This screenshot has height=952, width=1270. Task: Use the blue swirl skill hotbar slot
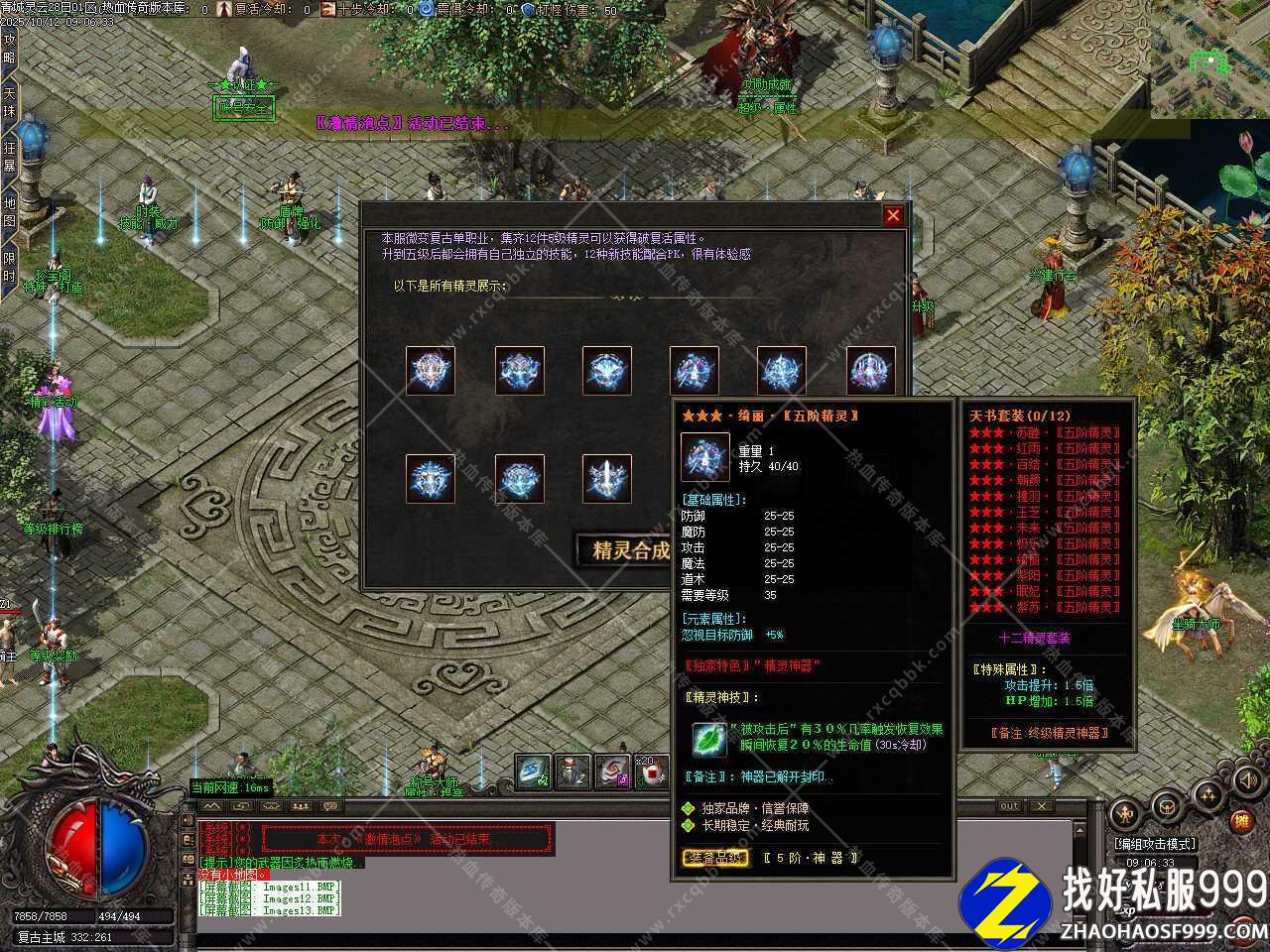pyautogui.click(x=533, y=771)
